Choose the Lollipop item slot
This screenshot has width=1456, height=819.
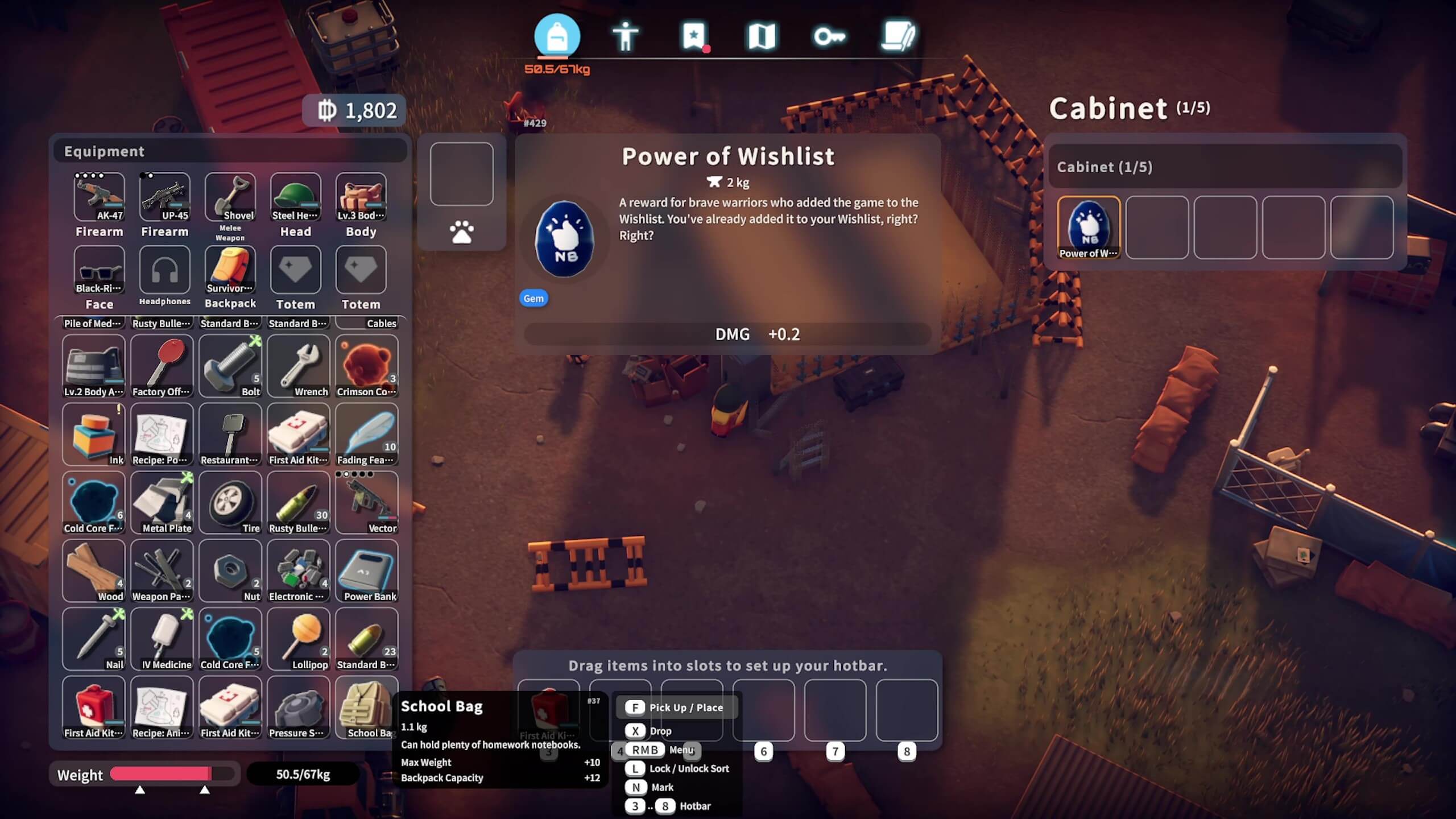pos(299,639)
